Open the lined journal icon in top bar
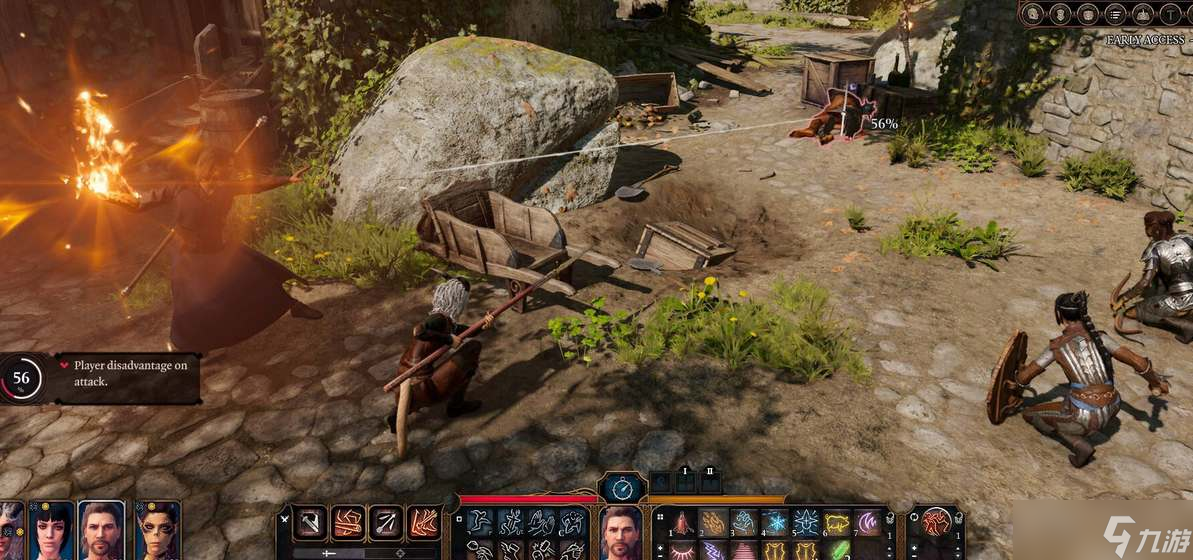 pyautogui.click(x=1115, y=14)
